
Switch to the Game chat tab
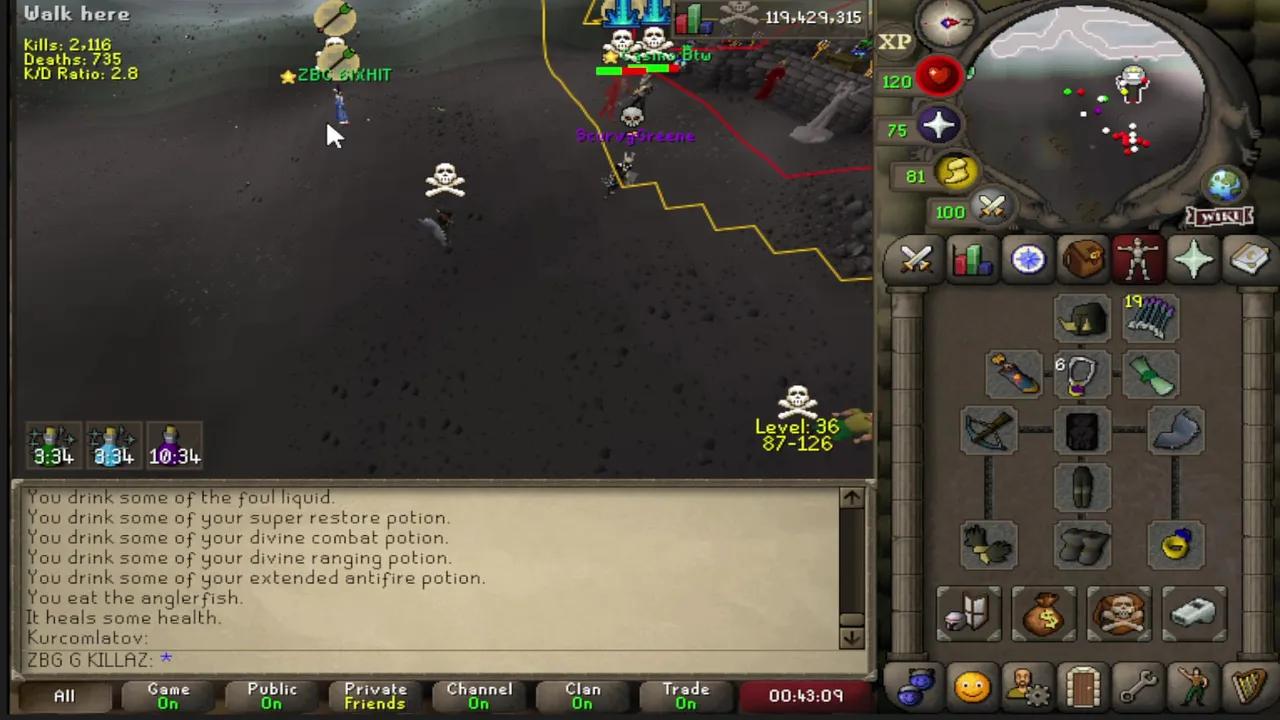167,695
